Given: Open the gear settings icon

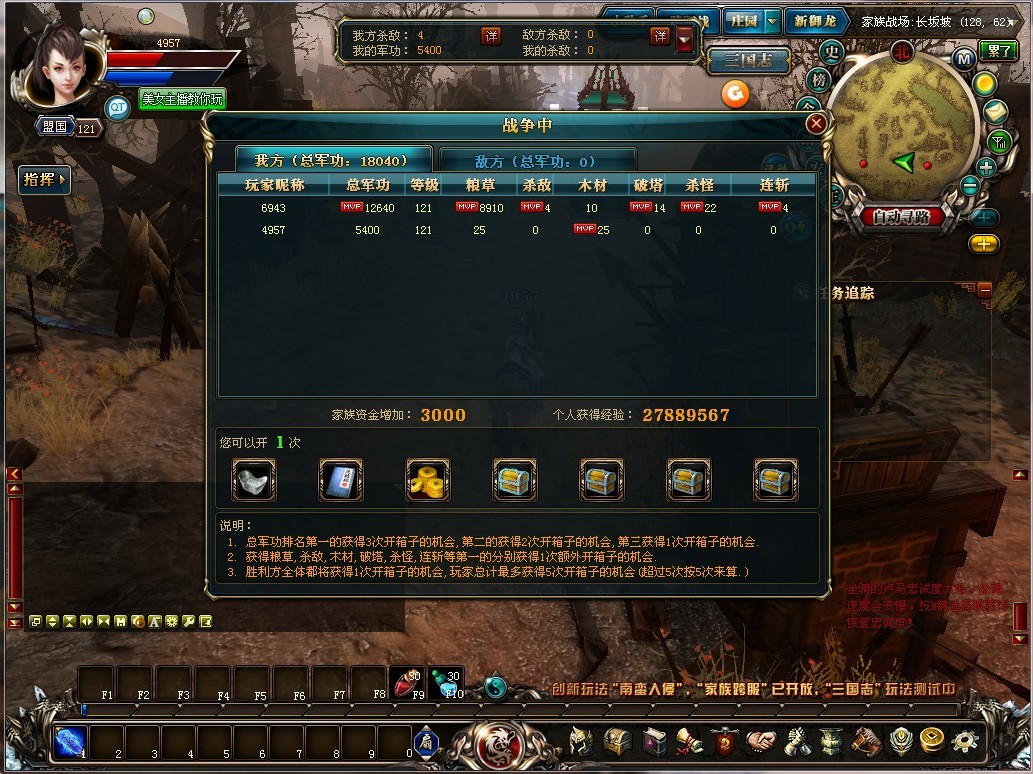Looking at the screenshot, I should (964, 741).
